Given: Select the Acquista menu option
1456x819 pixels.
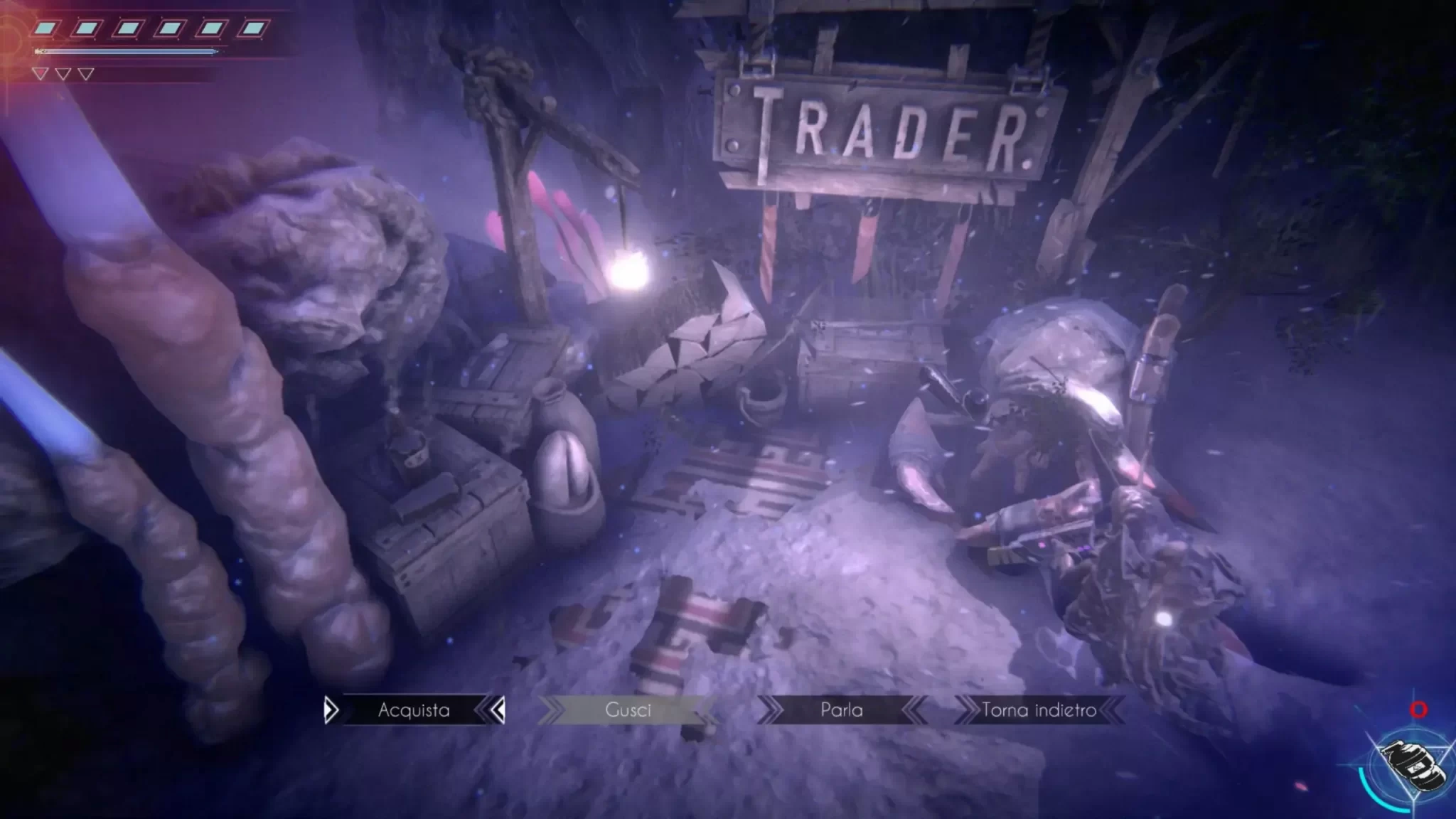Looking at the screenshot, I should tap(414, 710).
